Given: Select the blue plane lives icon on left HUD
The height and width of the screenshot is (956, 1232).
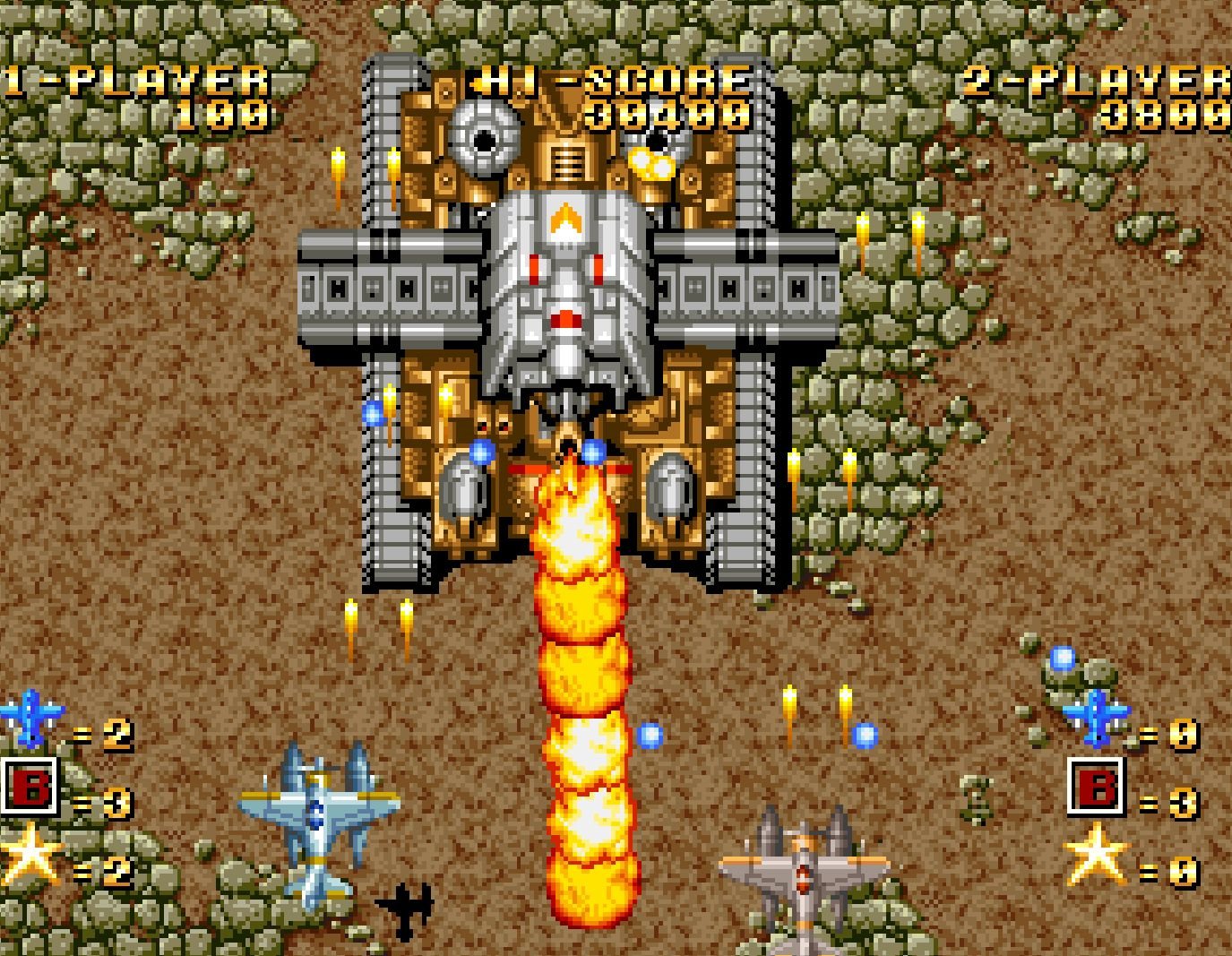Looking at the screenshot, I should coord(32,717).
